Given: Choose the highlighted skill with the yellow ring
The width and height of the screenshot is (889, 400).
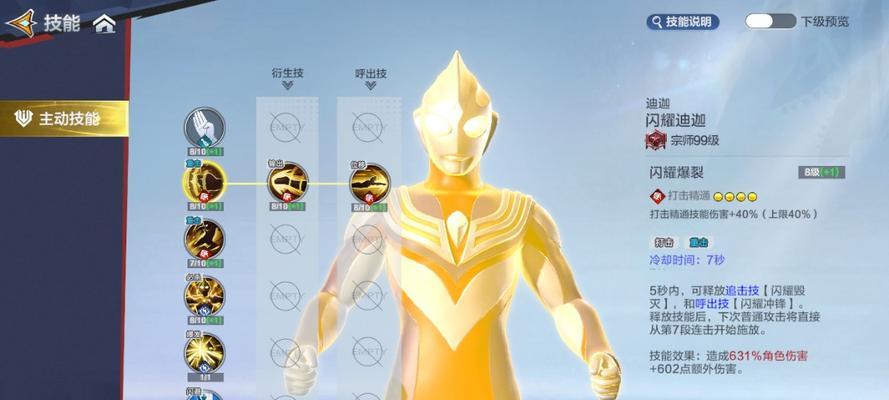Looking at the screenshot, I should [x=203, y=181].
